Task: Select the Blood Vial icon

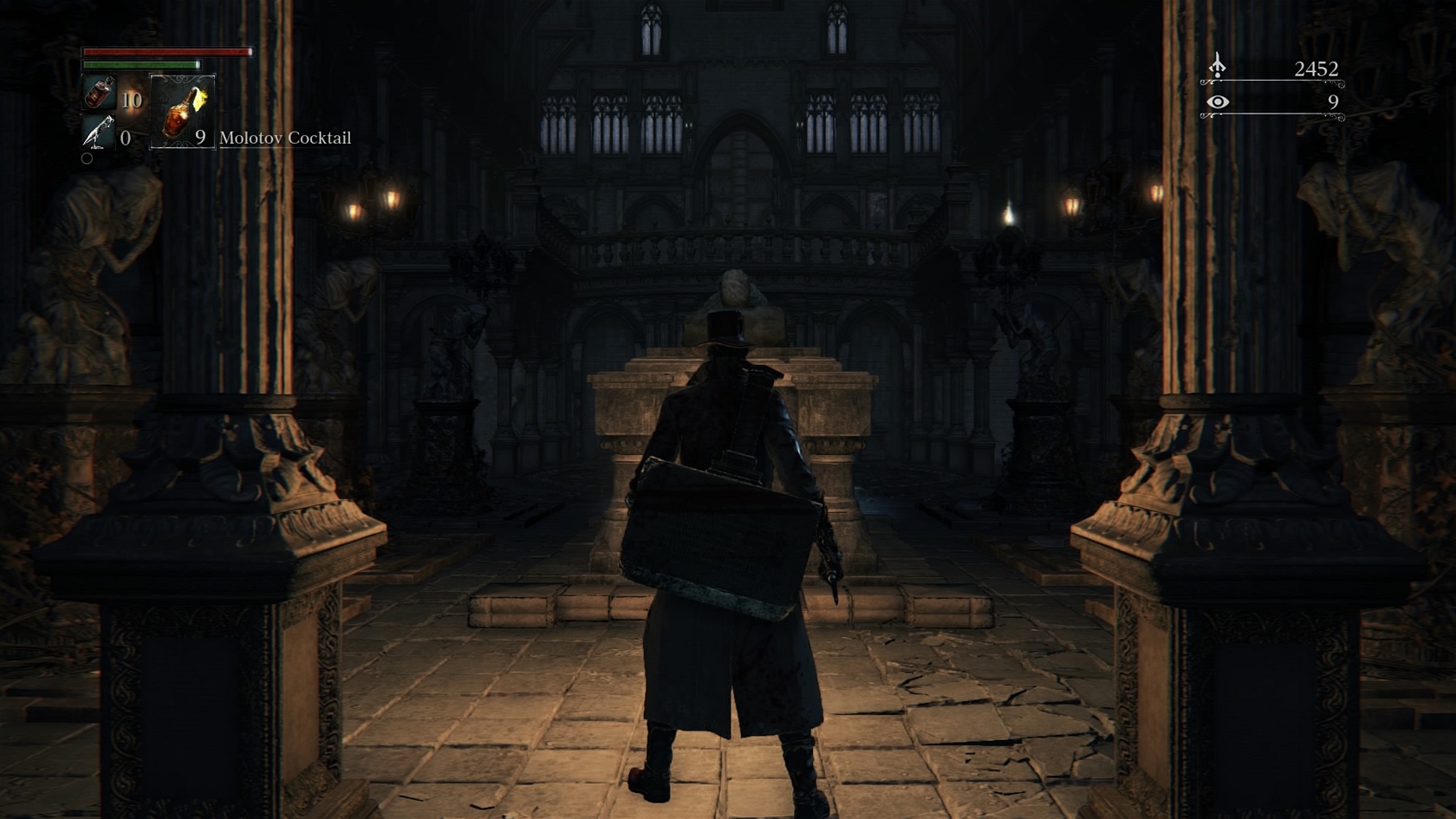Action: pos(100,94)
